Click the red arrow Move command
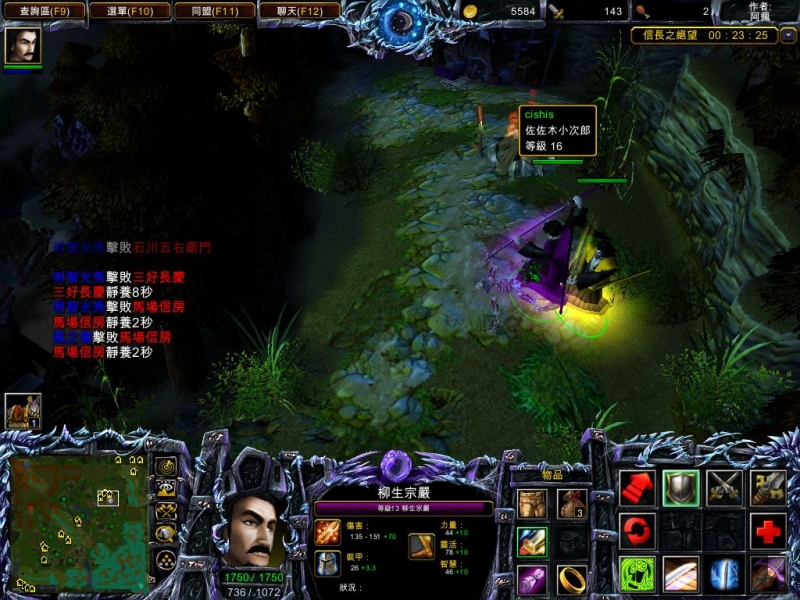800x600 pixels. point(637,487)
